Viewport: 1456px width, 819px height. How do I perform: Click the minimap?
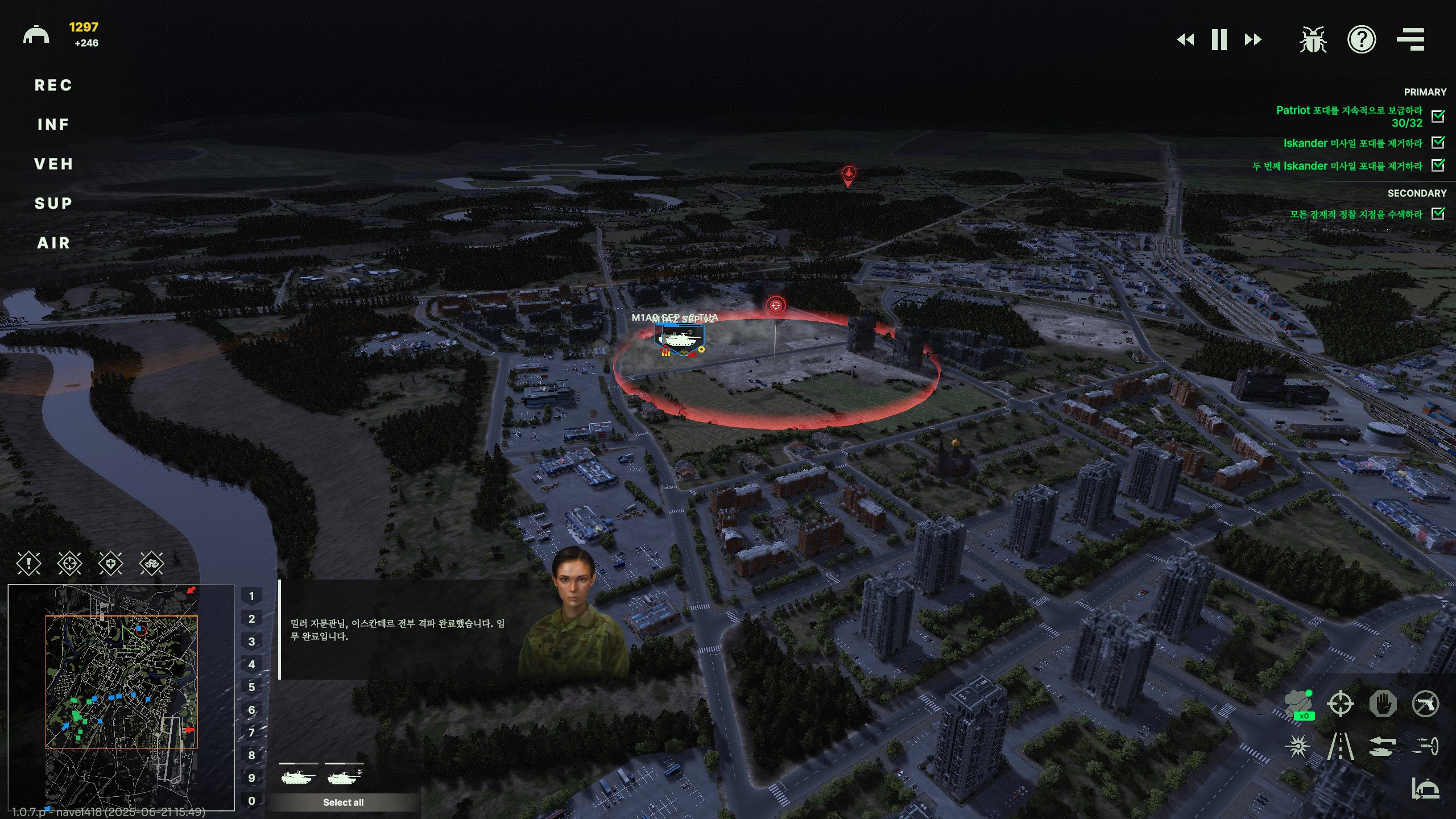pyautogui.click(x=121, y=697)
